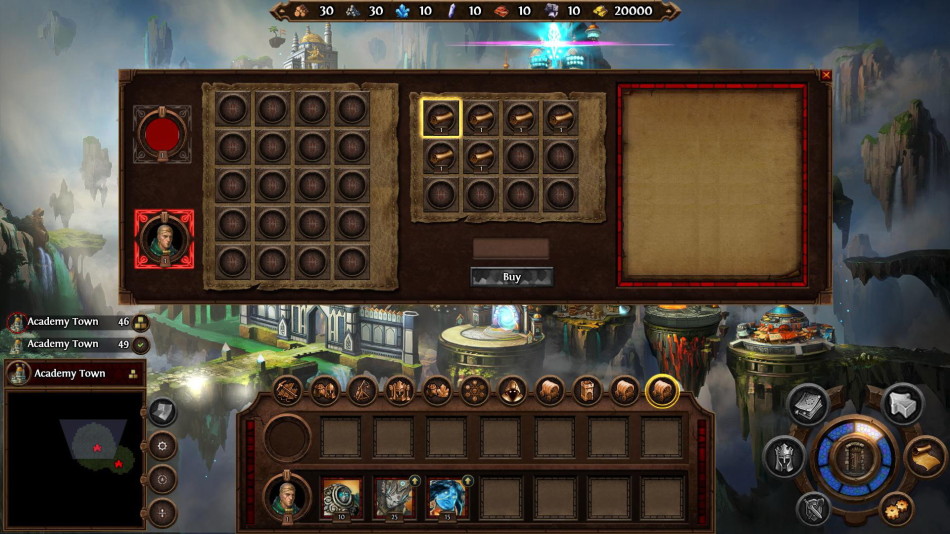Close the purchase window with the X
This screenshot has width=950, height=534.
tap(826, 75)
